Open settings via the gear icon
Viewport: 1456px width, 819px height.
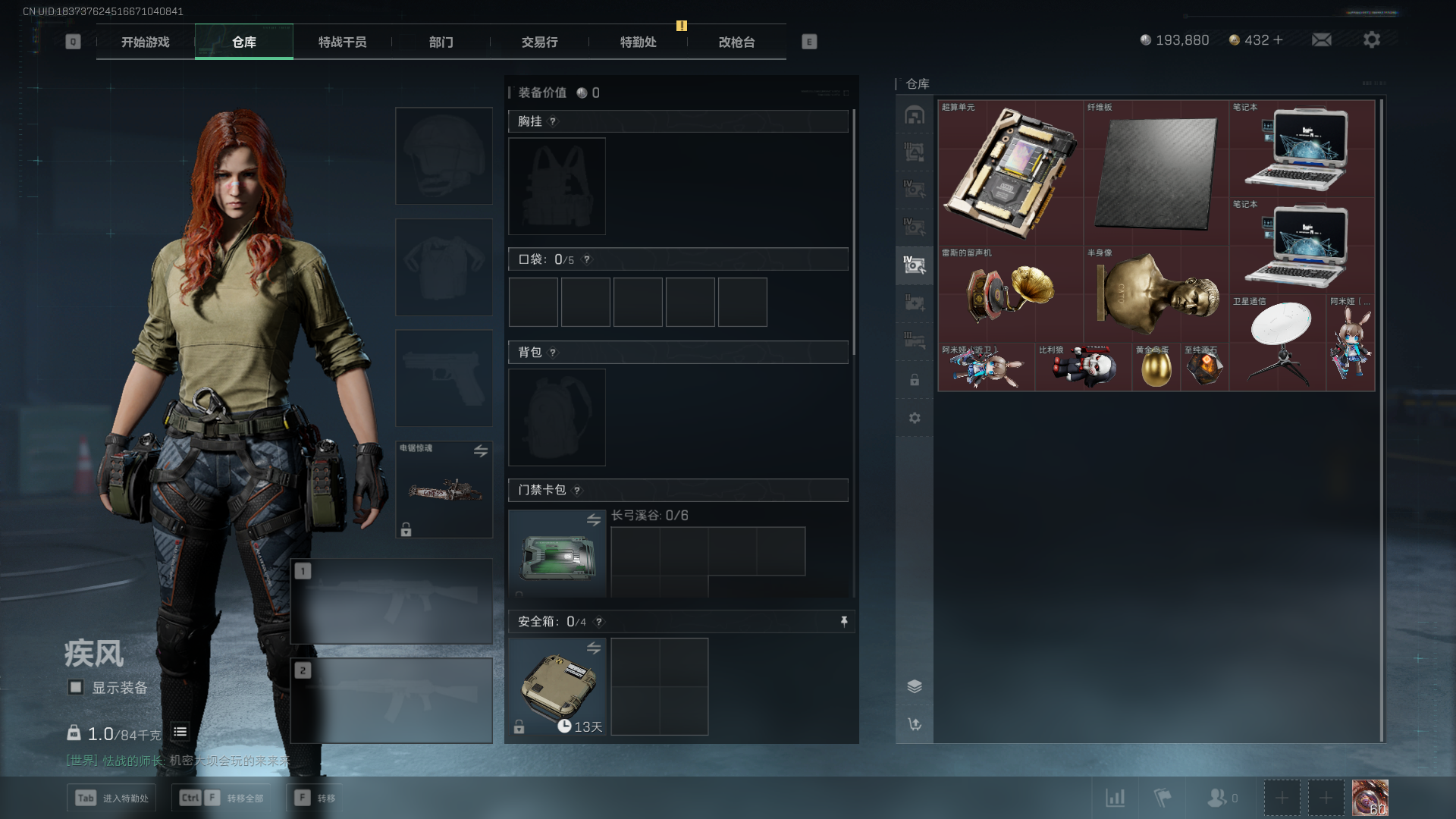pyautogui.click(x=1371, y=39)
